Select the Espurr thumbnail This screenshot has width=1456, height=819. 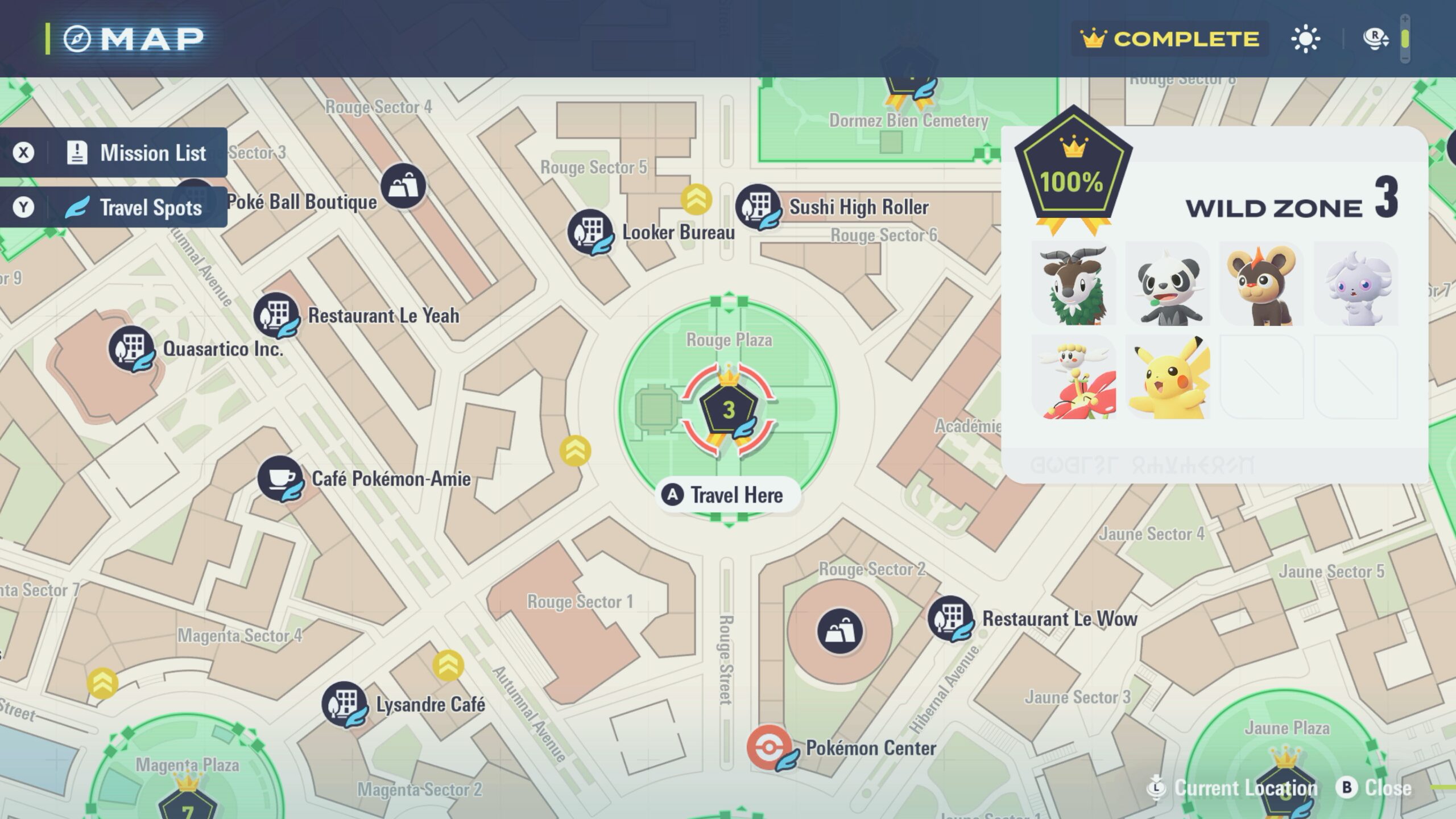coord(1355,284)
